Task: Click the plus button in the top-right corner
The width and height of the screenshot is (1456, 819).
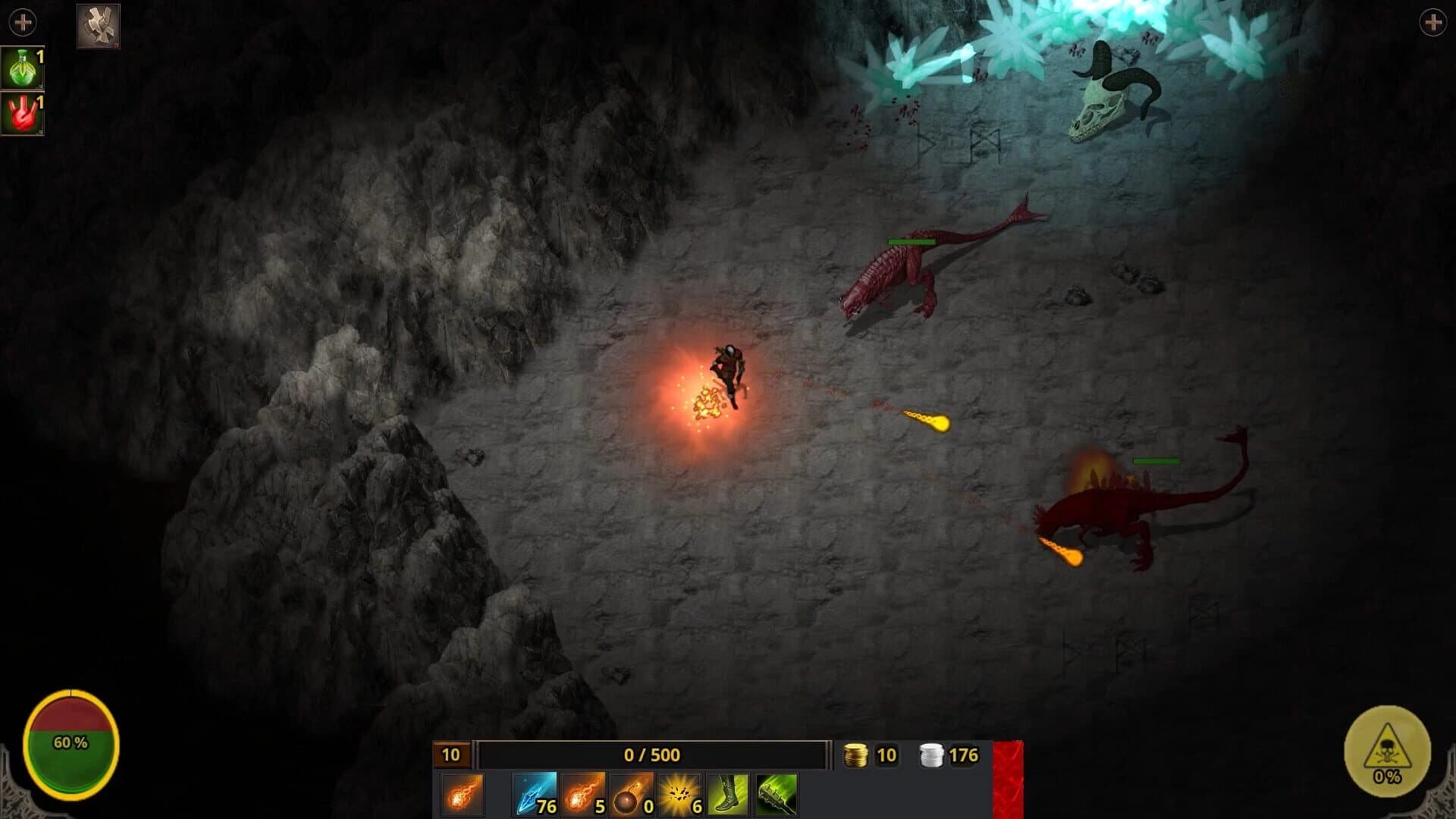Action: pos(1433,21)
